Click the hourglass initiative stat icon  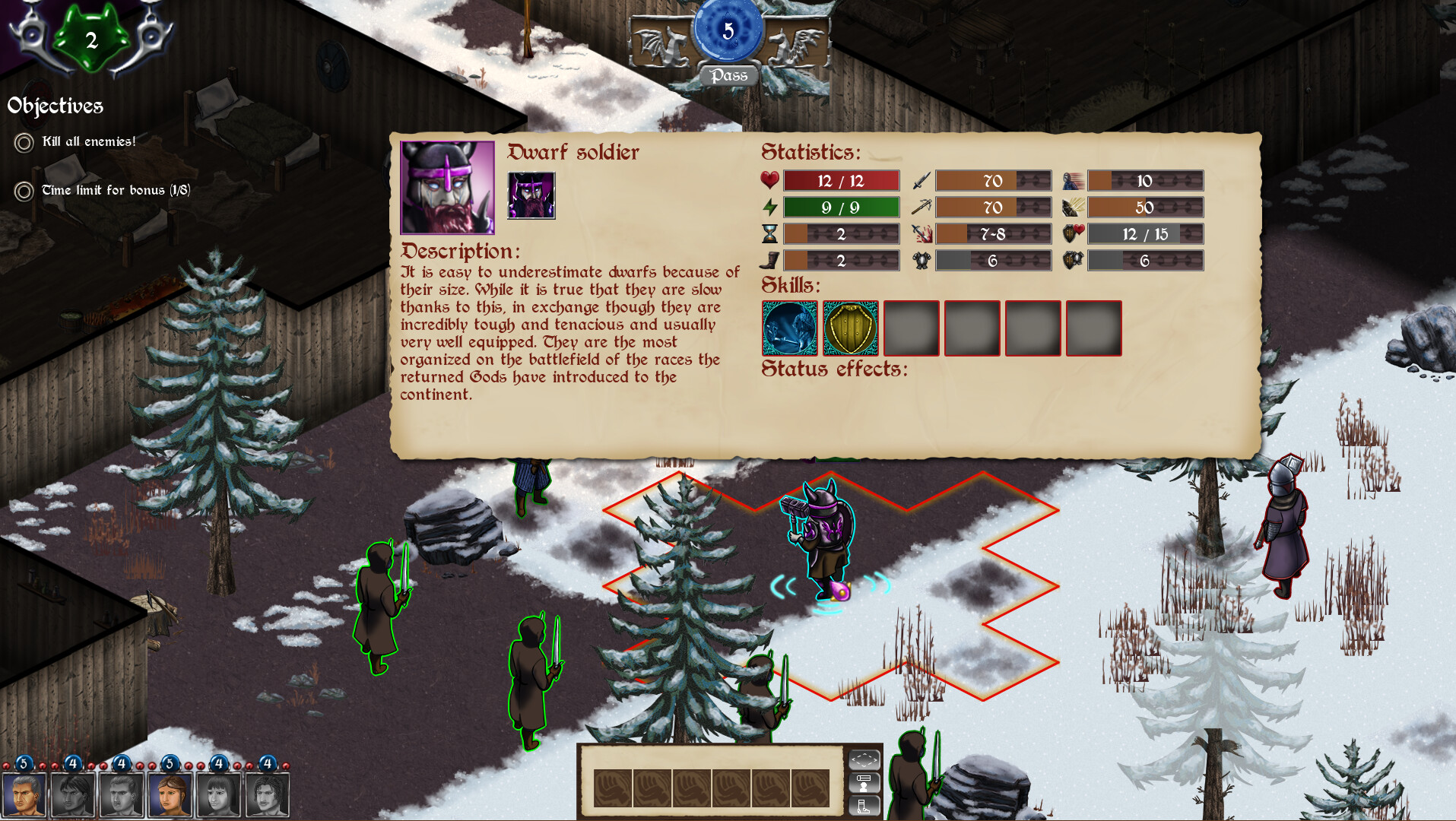point(769,233)
